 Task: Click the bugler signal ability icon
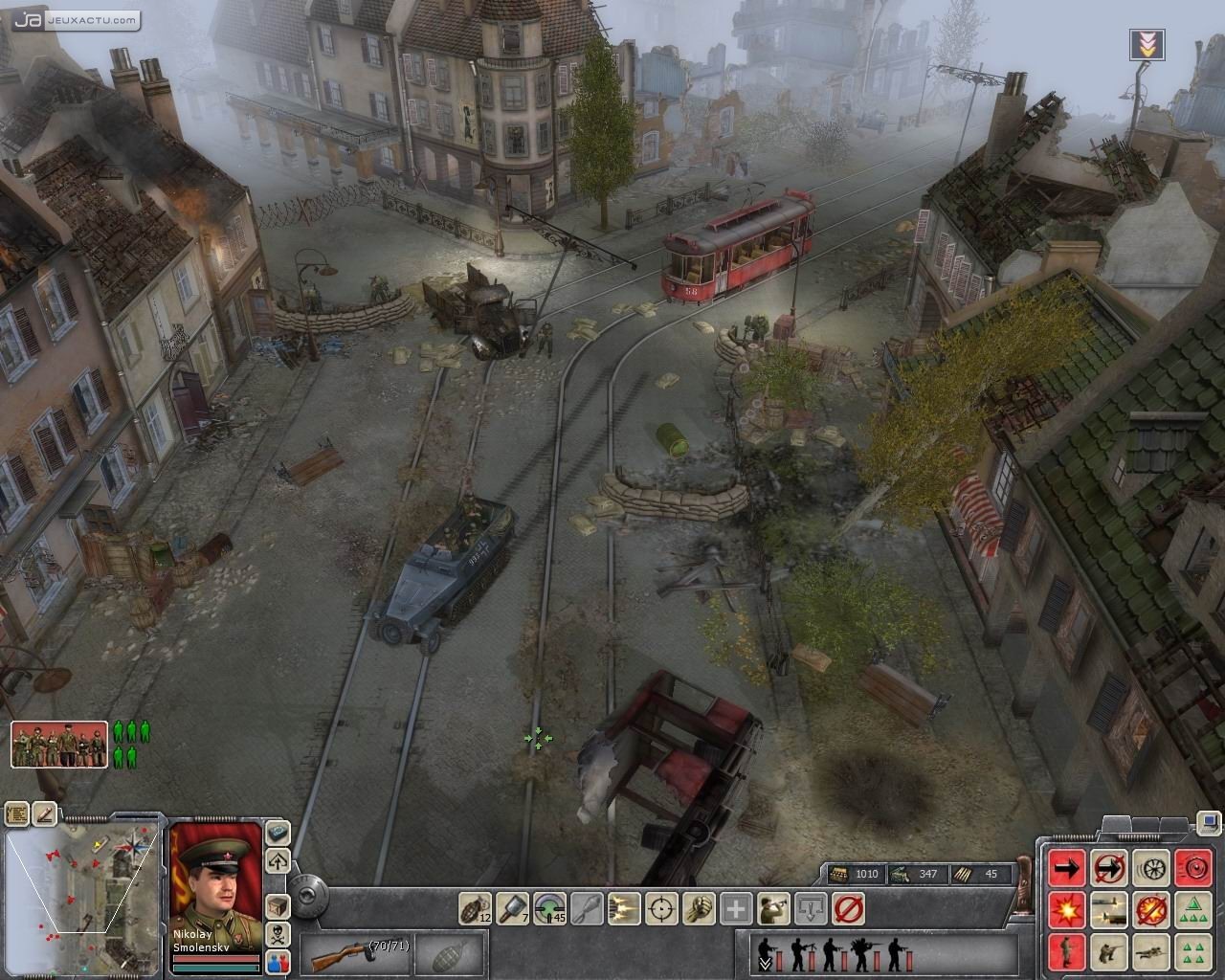pyautogui.click(x=773, y=907)
